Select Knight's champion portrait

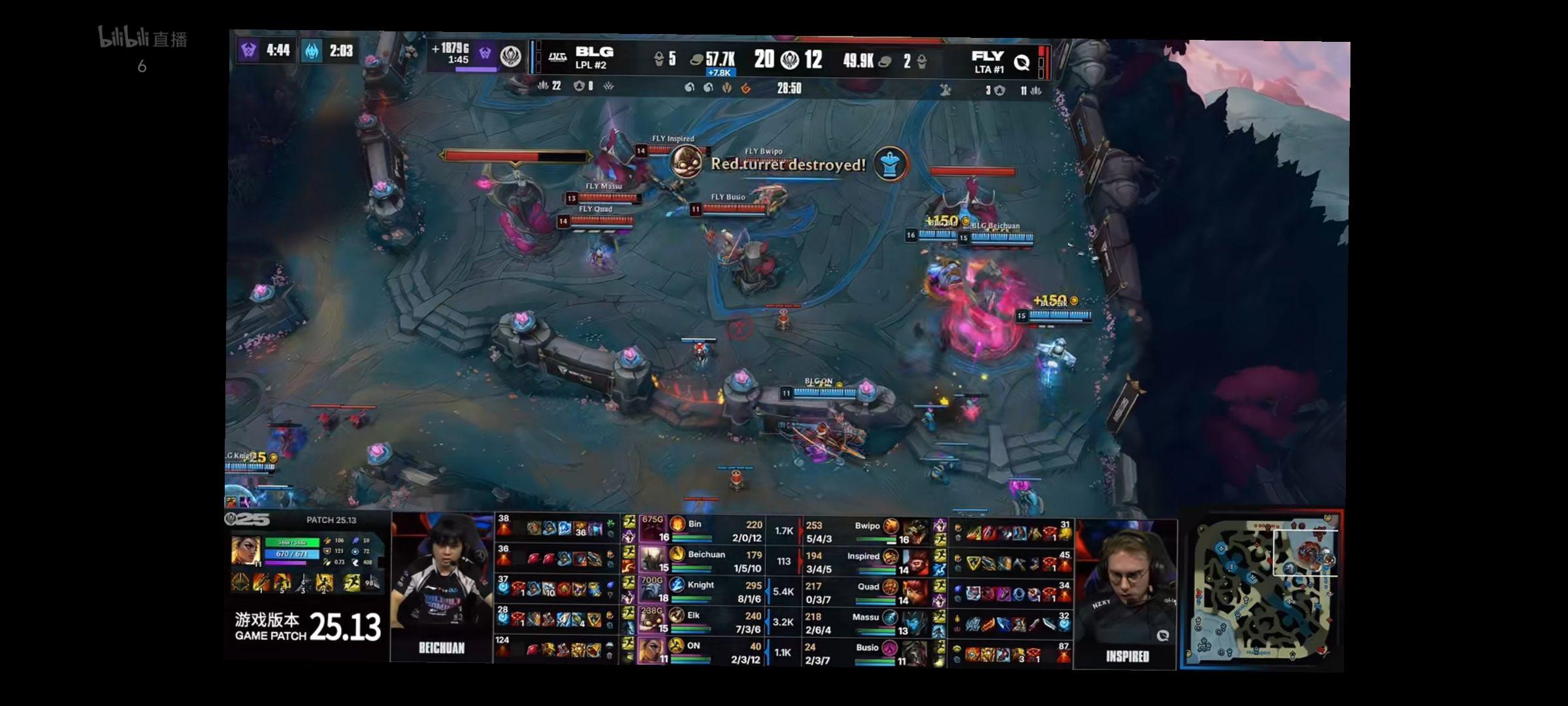[652, 590]
